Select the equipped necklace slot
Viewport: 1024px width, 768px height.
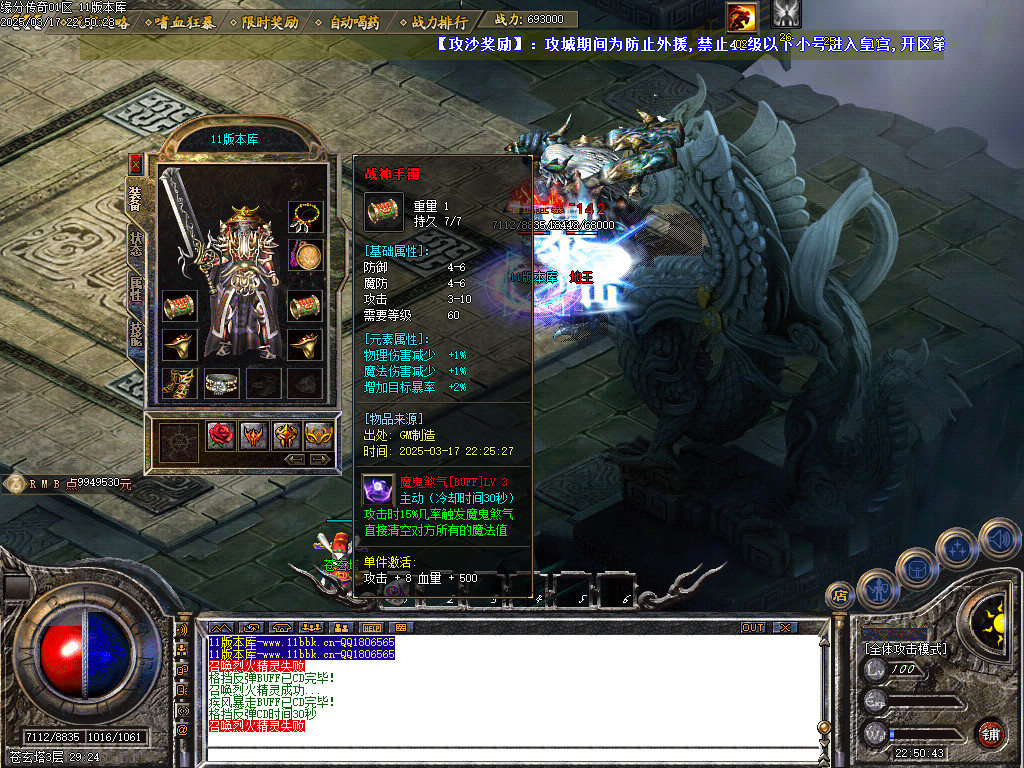(x=306, y=216)
